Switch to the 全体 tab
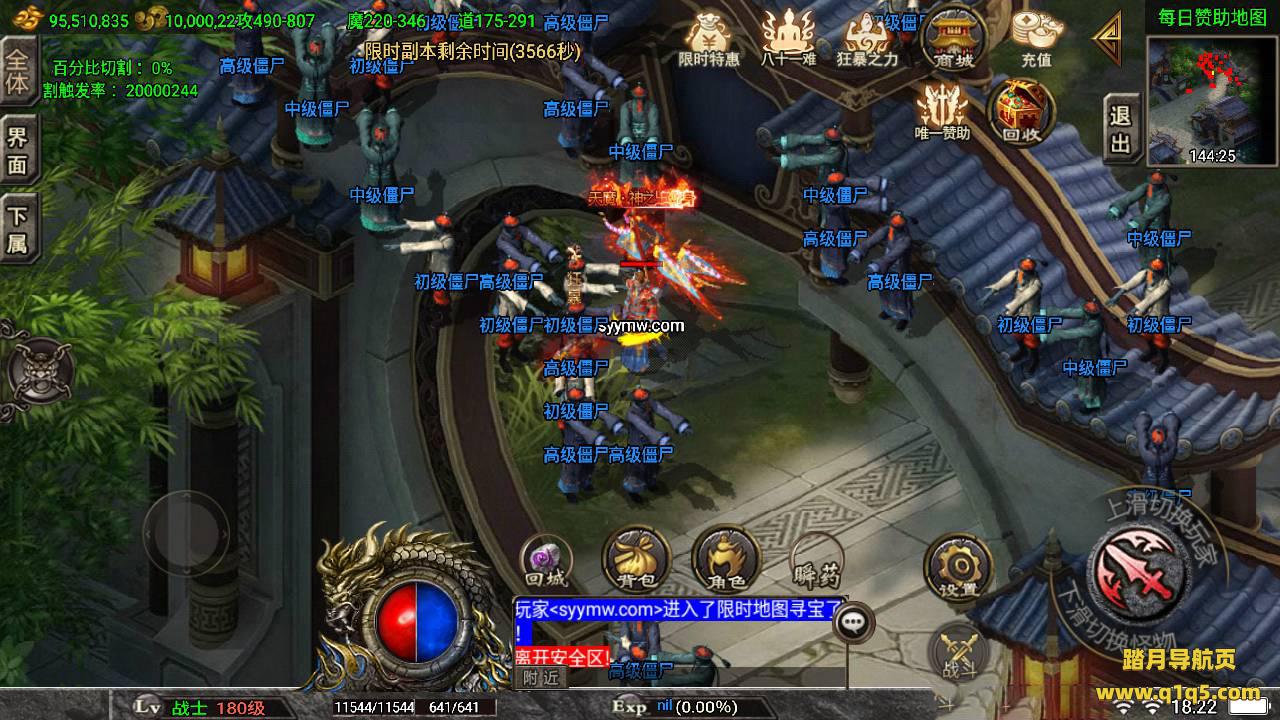Image resolution: width=1280 pixels, height=720 pixels. 17,70
